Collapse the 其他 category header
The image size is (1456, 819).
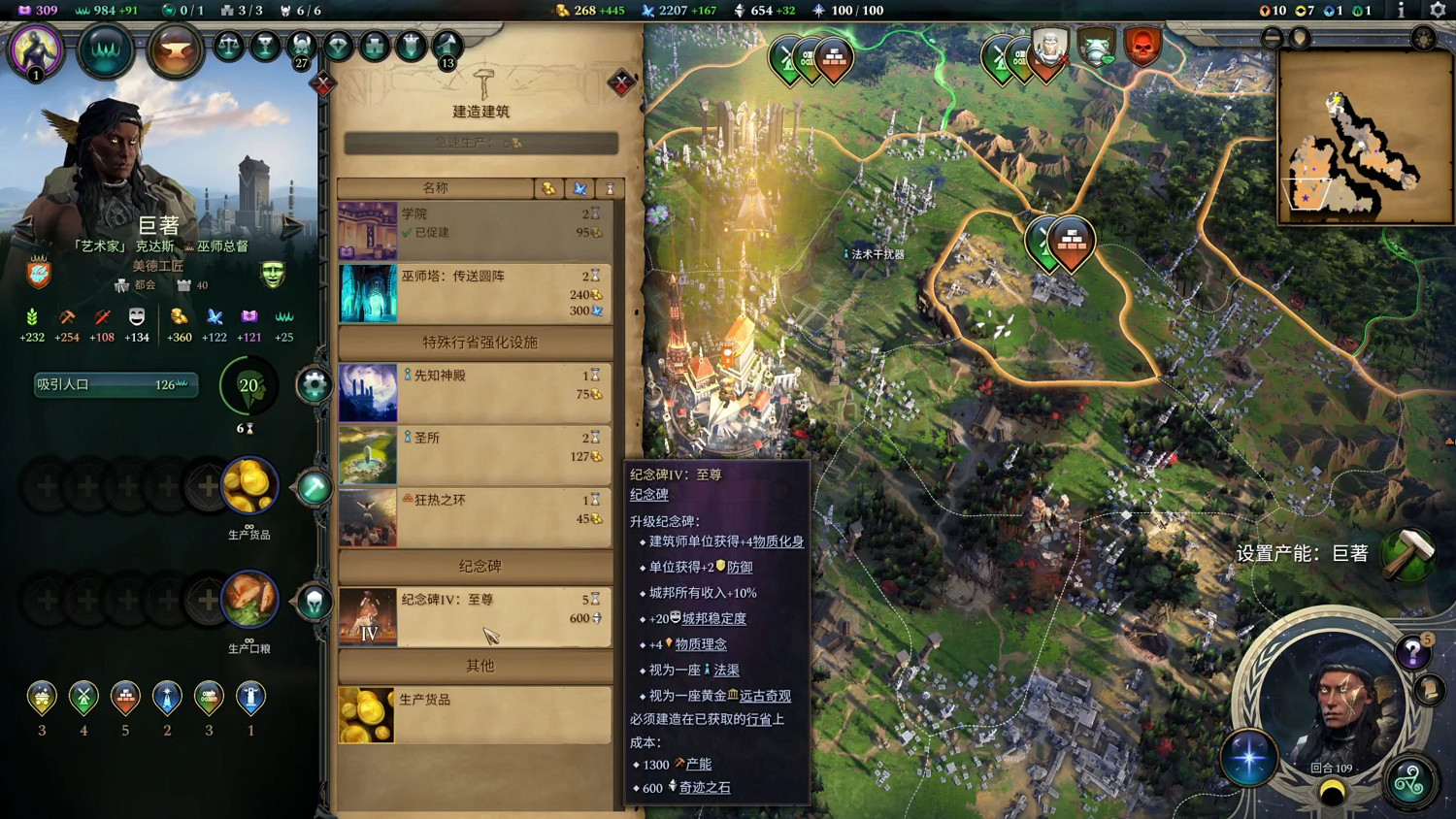480,667
